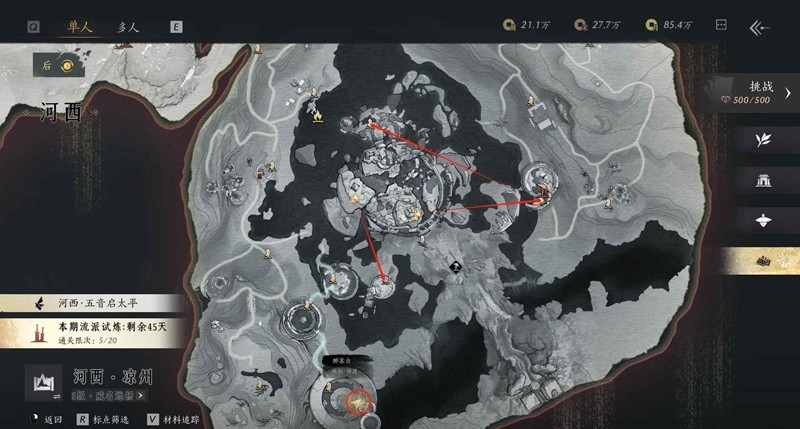Viewport: 800px width, 429px height.
Task: Switch to the 多人 tab
Action: click(128, 26)
